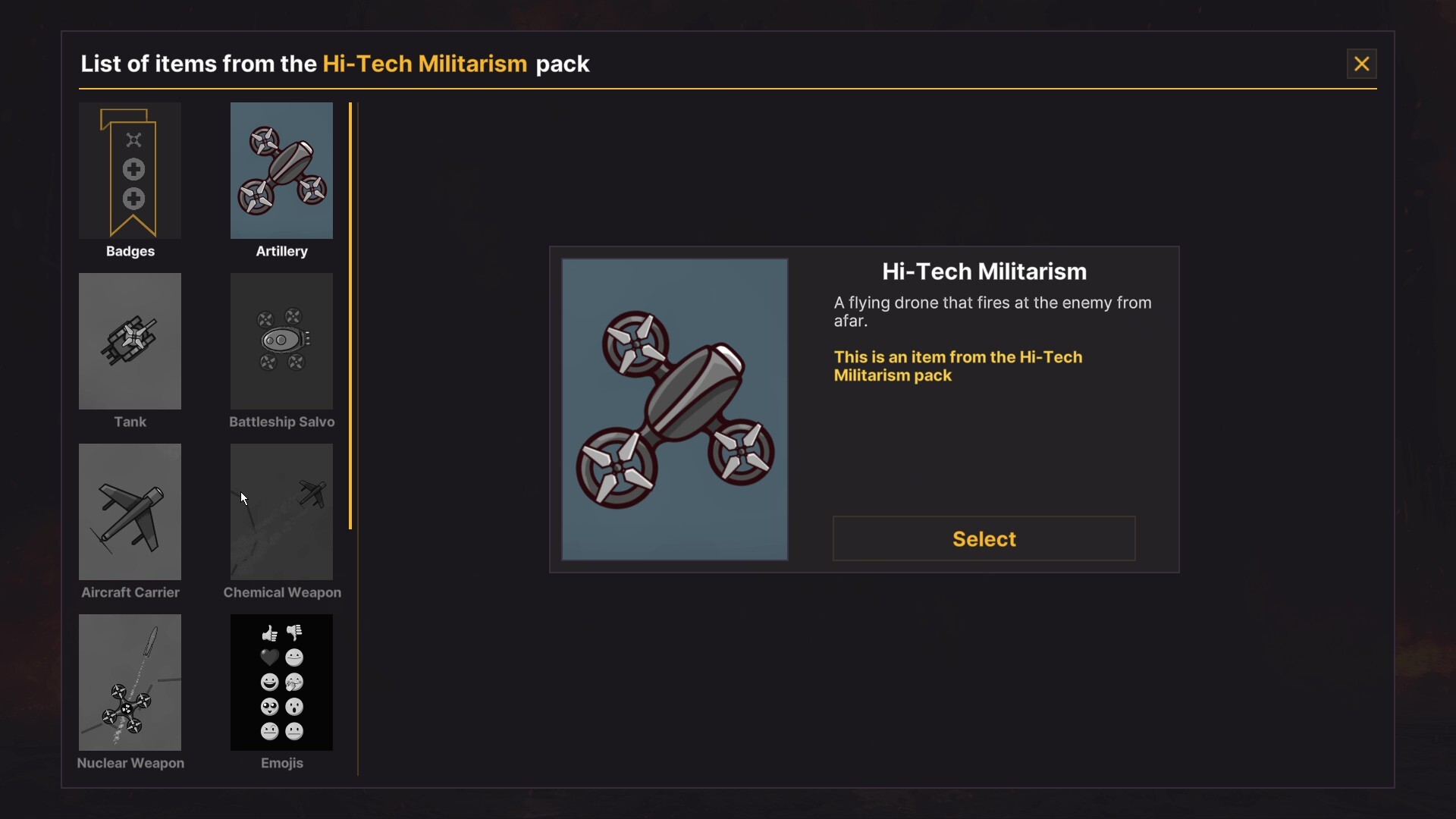Click the shocked face emoji
Viewport: 1456px width, 819px height.
[x=294, y=706]
